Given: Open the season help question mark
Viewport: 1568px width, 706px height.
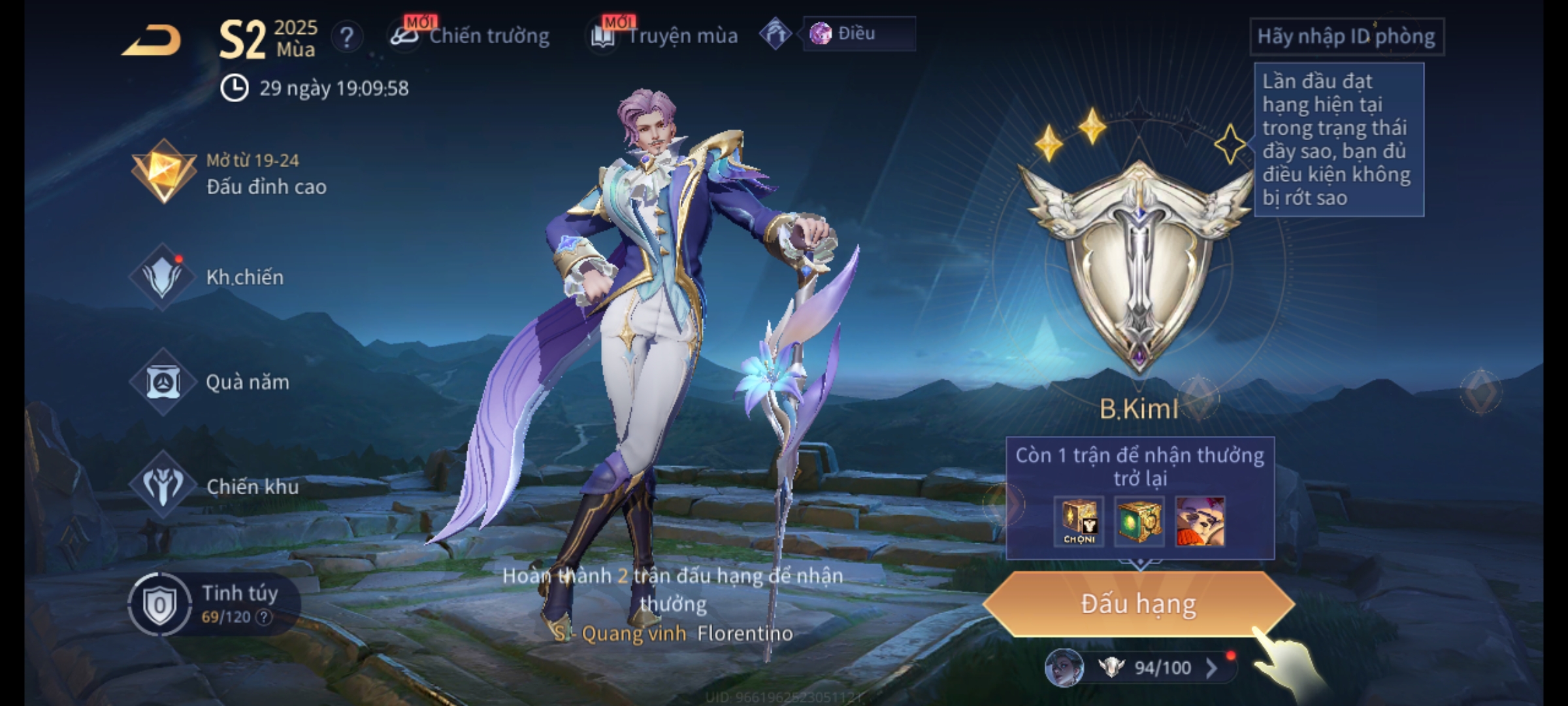Looking at the screenshot, I should pyautogui.click(x=347, y=38).
